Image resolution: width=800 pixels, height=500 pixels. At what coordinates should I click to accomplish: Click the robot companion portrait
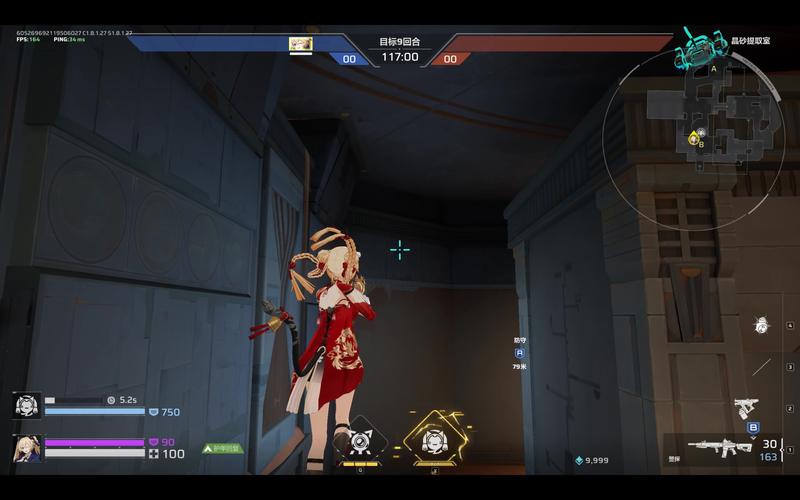click(27, 405)
